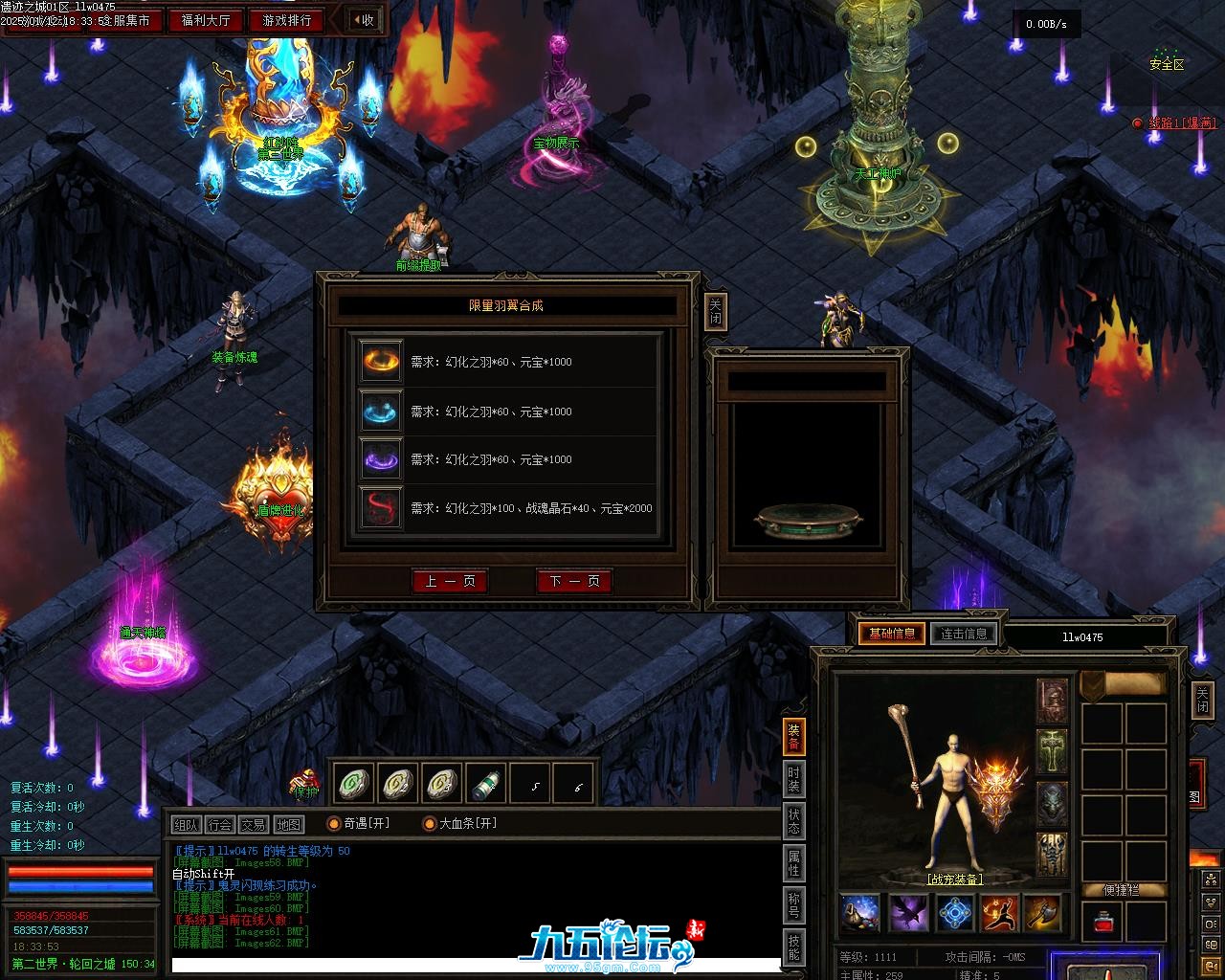The image size is (1225, 980).
Task: Close the 限量羽翼合成 wing synthesis window
Action: (715, 311)
